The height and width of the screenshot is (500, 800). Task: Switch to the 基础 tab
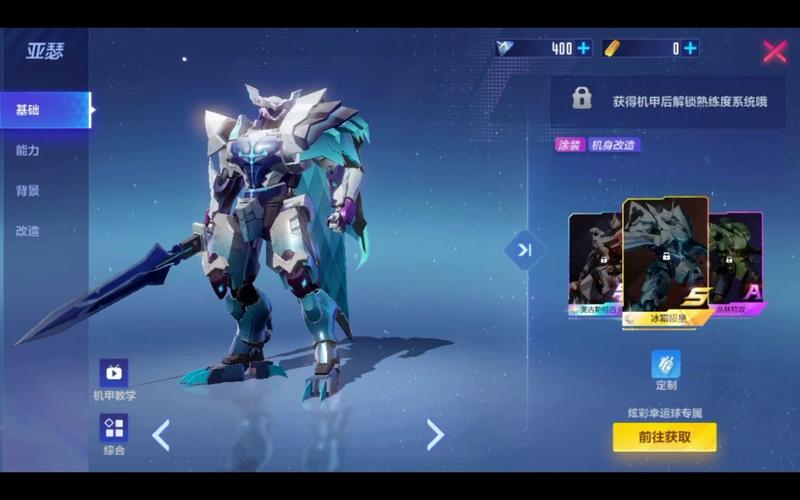pos(30,110)
